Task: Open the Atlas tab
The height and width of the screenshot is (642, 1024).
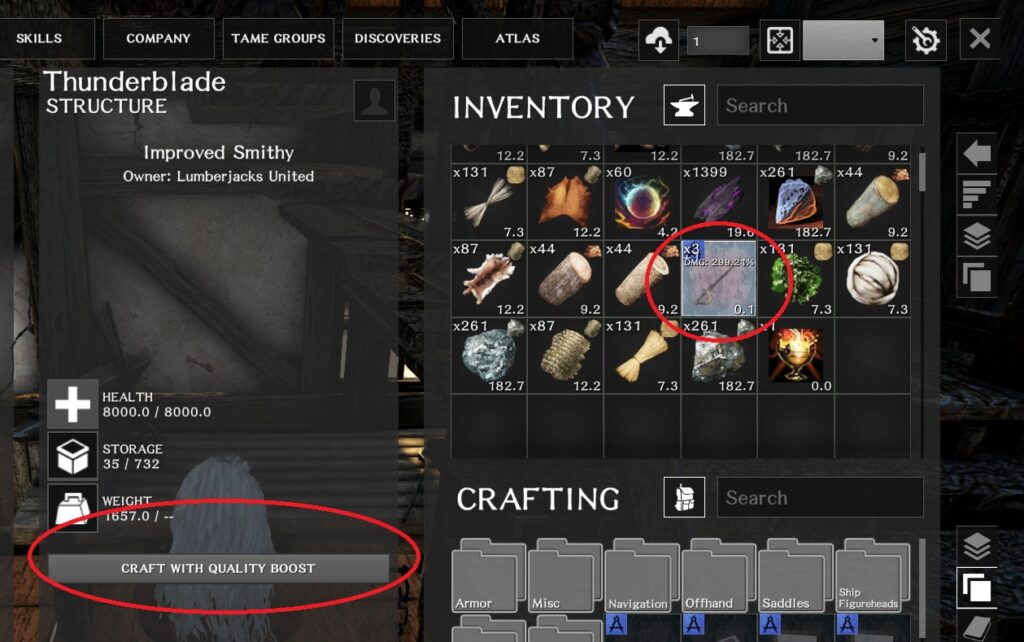Action: [517, 39]
